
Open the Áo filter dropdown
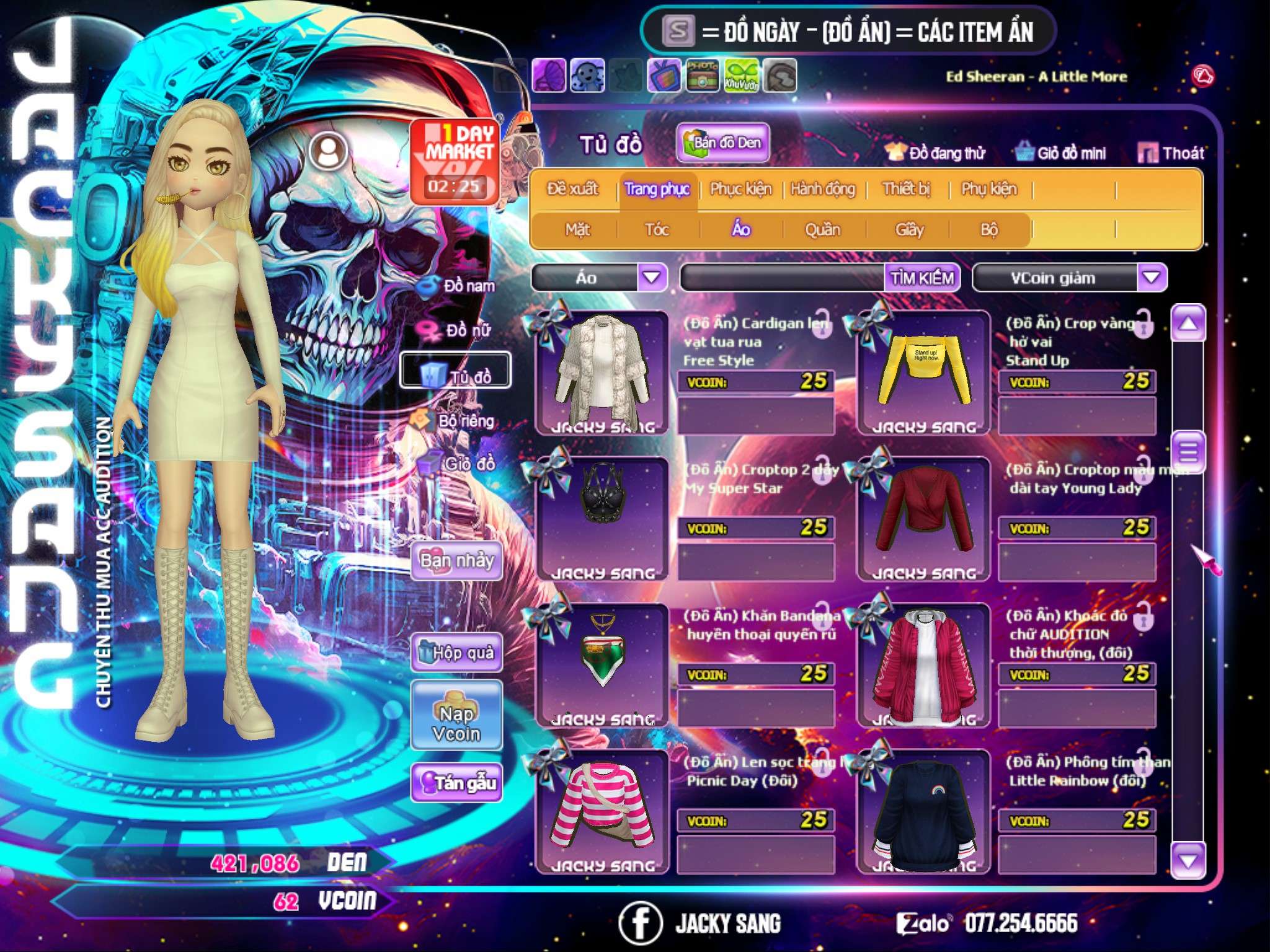652,277
